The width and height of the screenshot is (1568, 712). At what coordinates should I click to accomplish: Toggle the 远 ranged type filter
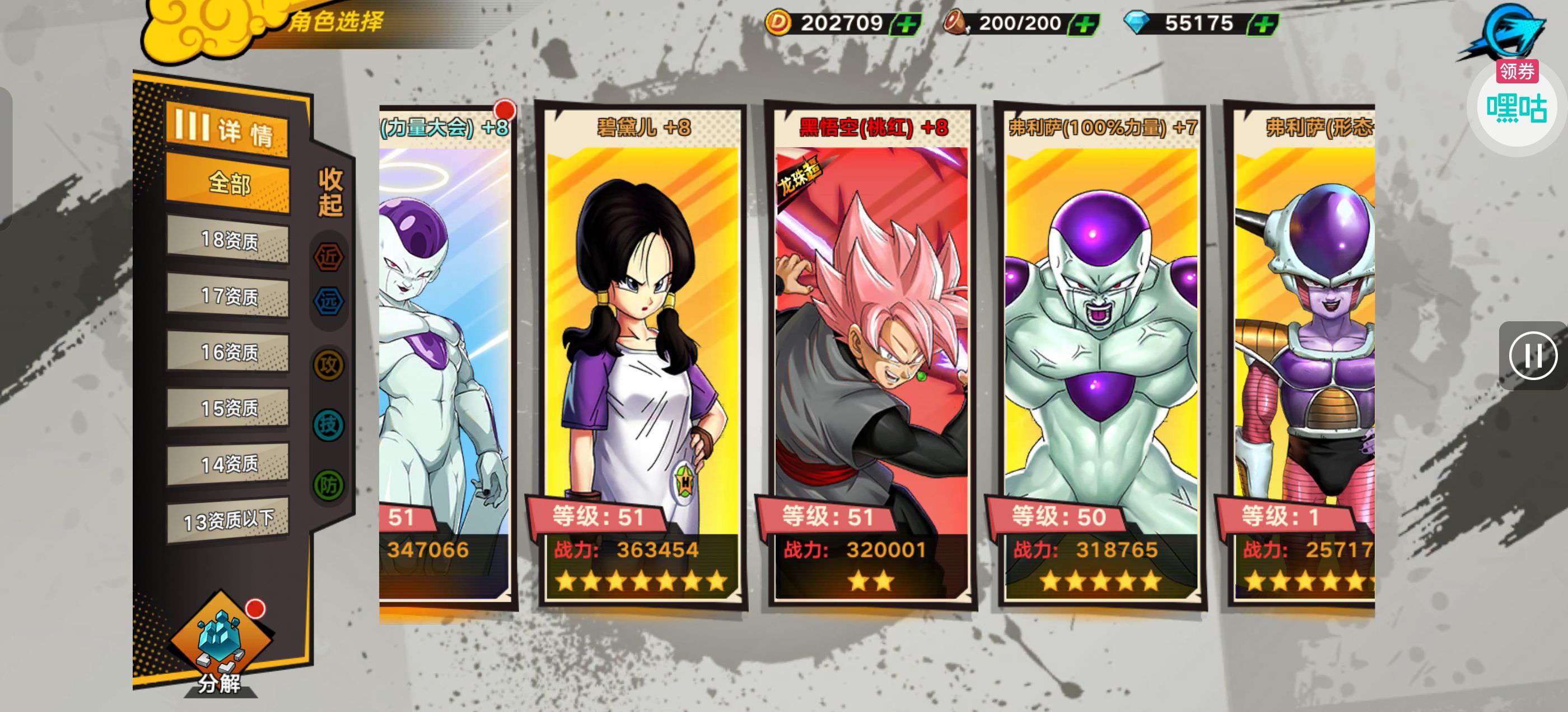point(329,301)
